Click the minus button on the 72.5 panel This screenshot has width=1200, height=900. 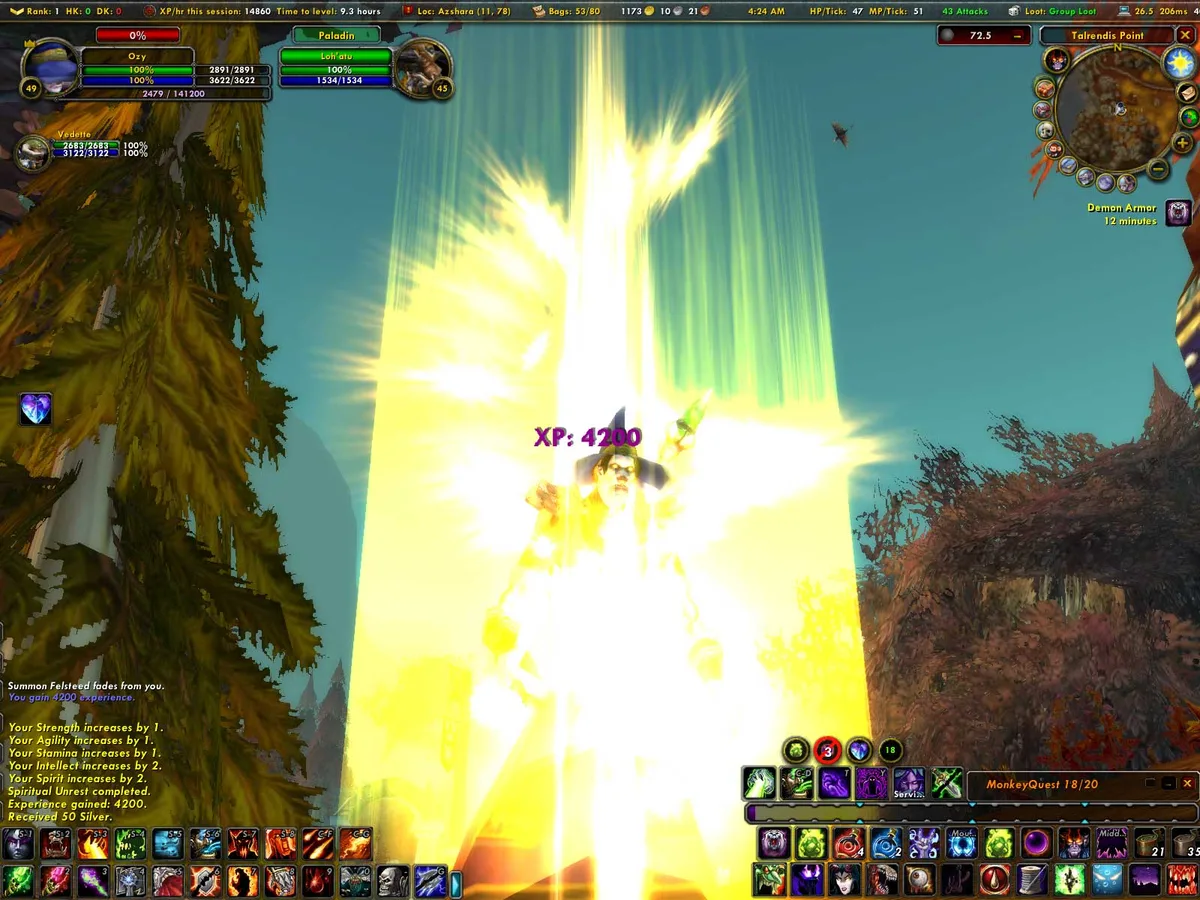pyautogui.click(x=1017, y=36)
